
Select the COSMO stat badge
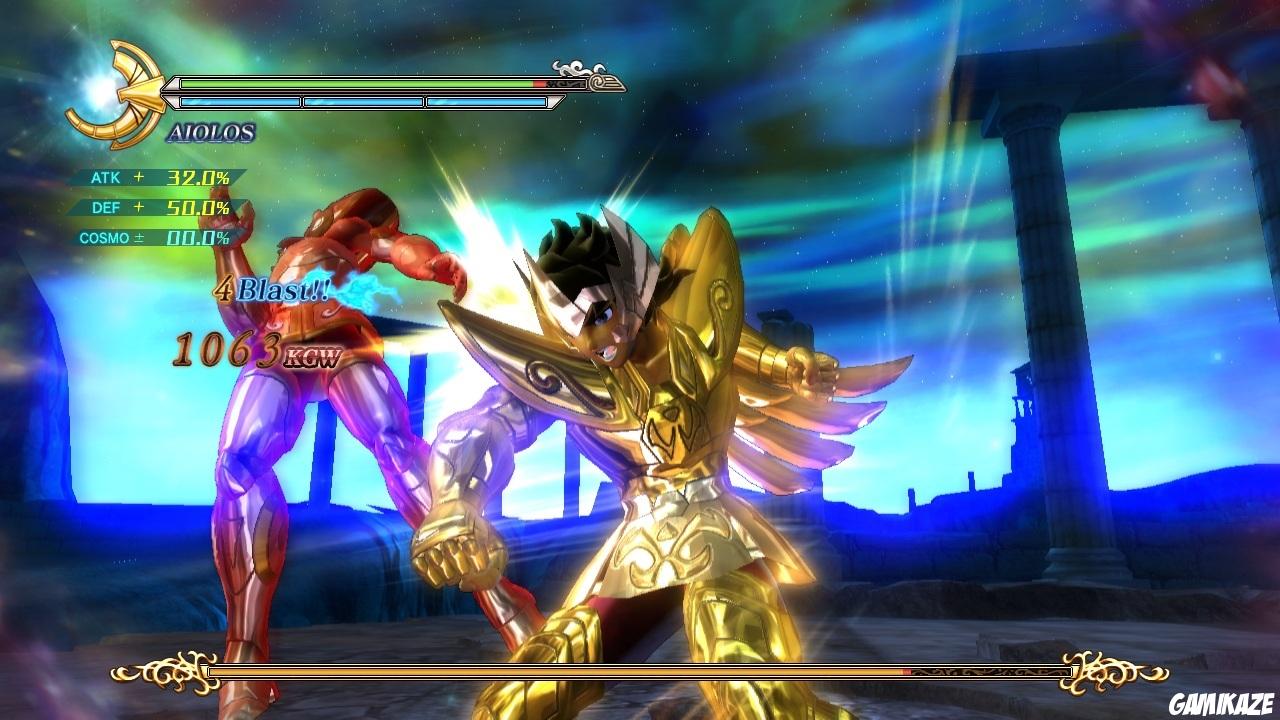click(x=105, y=239)
